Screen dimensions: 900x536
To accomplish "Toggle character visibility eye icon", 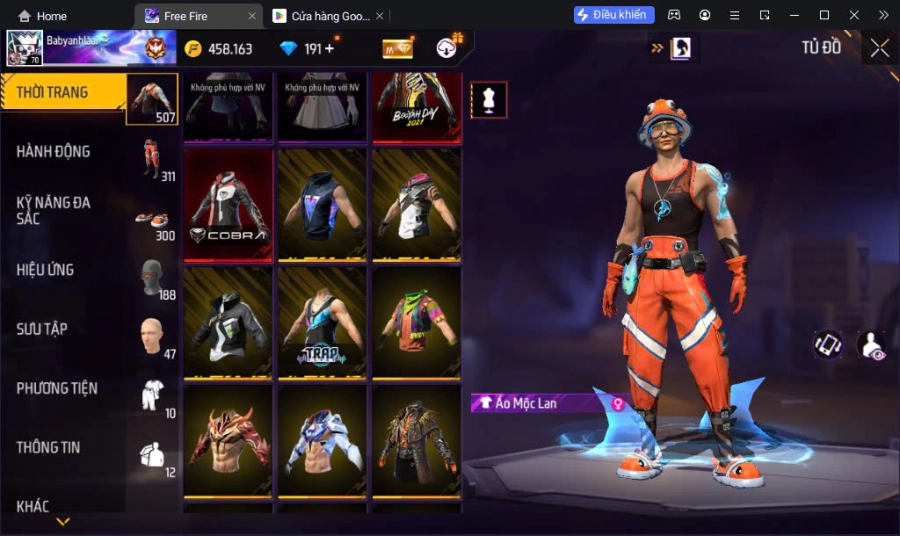I will coord(871,345).
